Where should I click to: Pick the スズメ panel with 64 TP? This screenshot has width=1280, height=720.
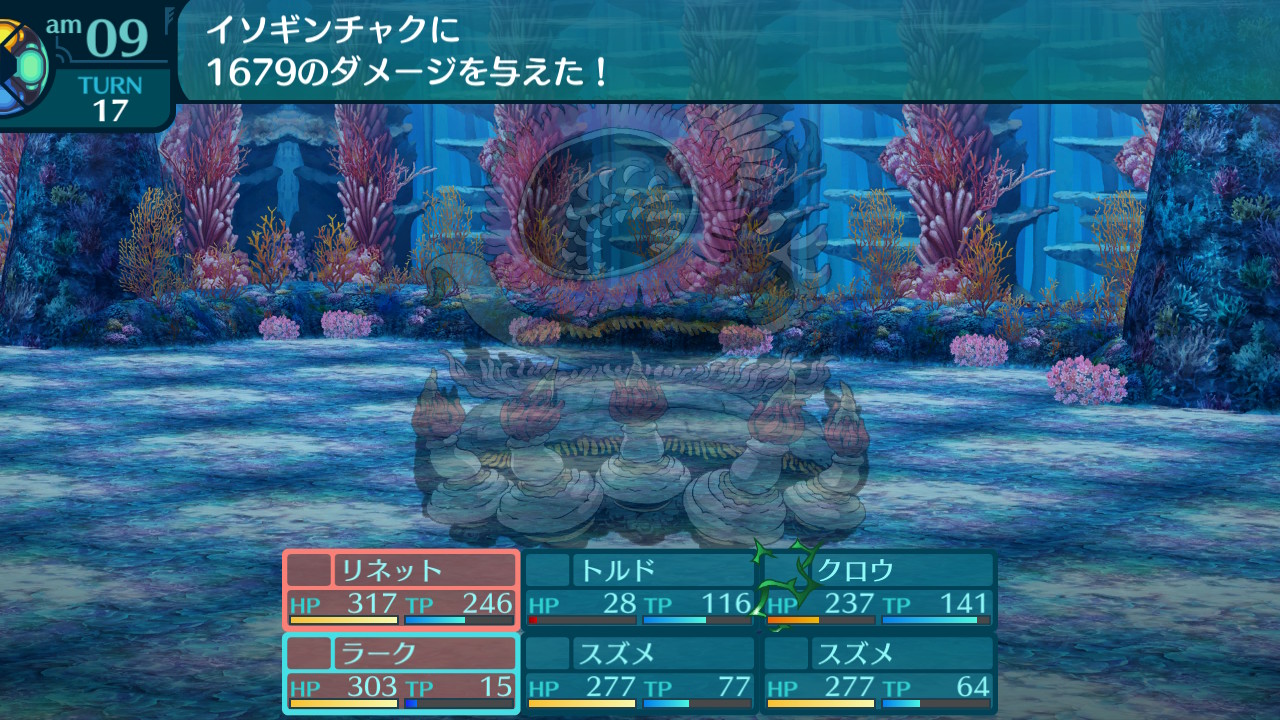tap(880, 673)
